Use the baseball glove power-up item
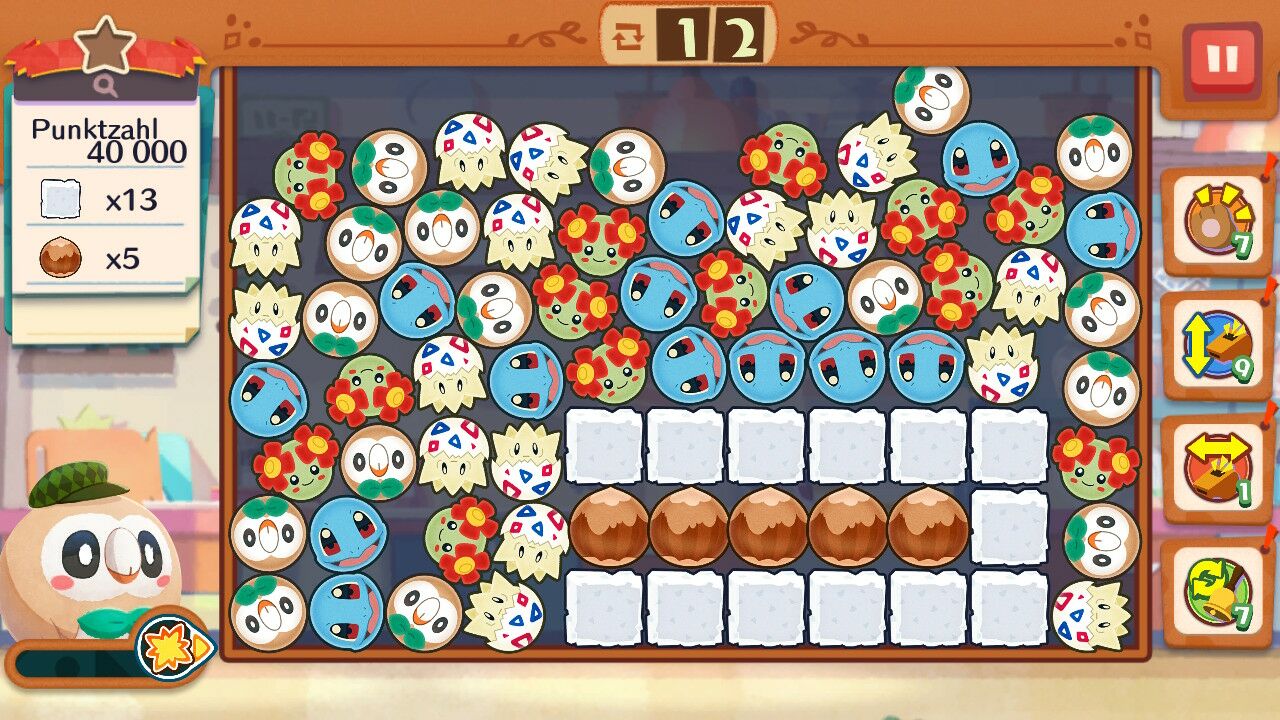 coord(1216,220)
